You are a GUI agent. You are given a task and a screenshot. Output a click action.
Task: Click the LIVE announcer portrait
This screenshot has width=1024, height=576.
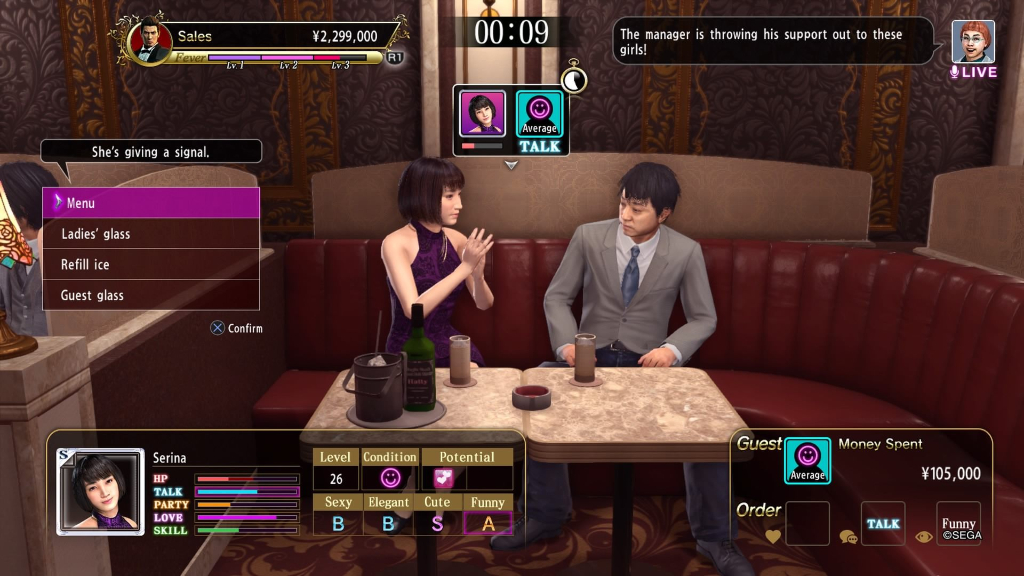[x=973, y=42]
